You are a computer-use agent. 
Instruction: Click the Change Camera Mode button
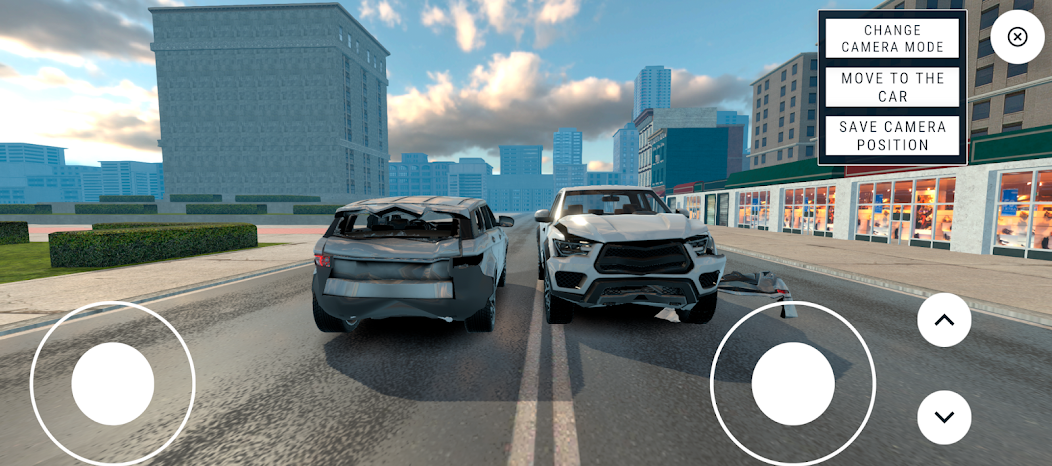[892, 39]
